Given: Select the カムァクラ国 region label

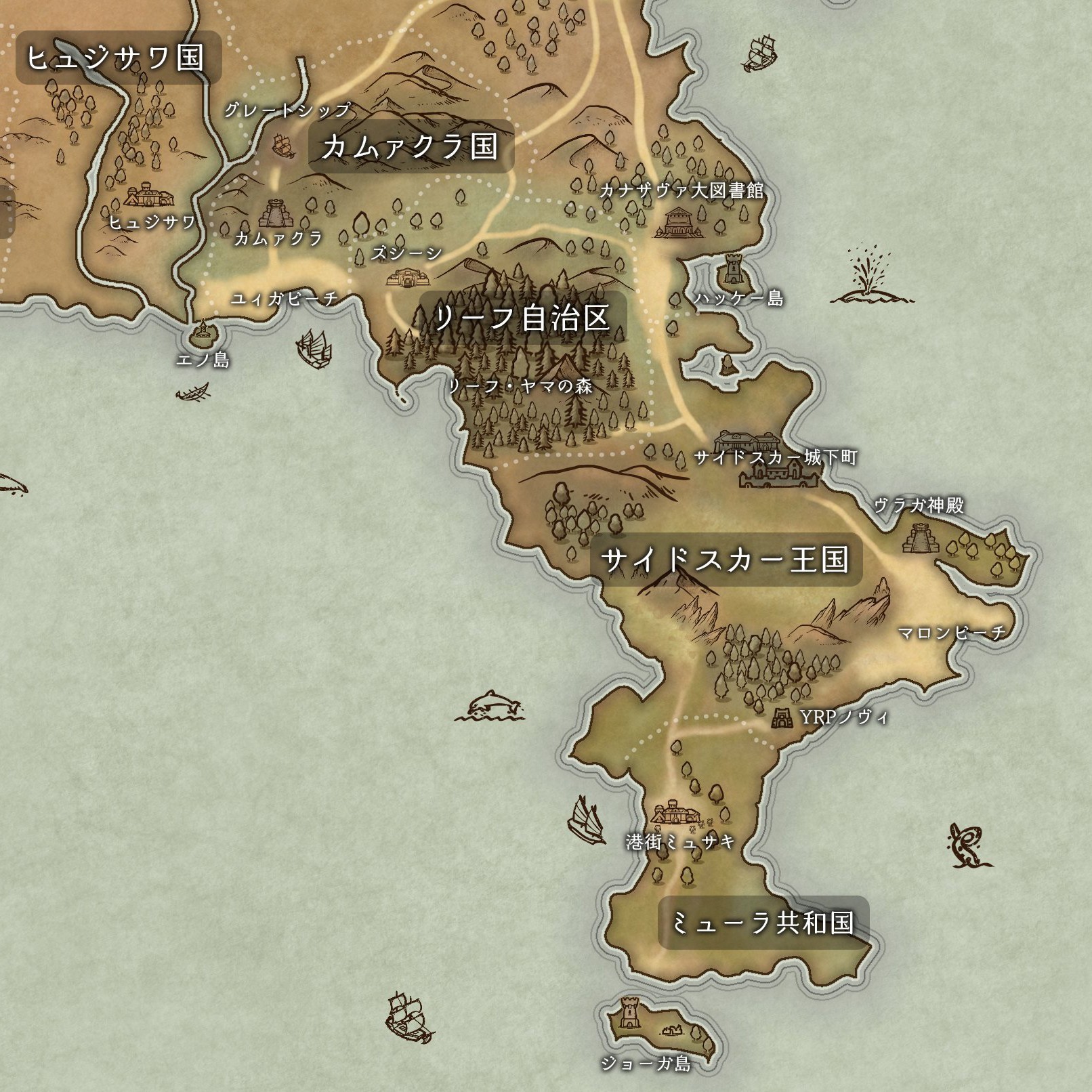Looking at the screenshot, I should point(411,146).
